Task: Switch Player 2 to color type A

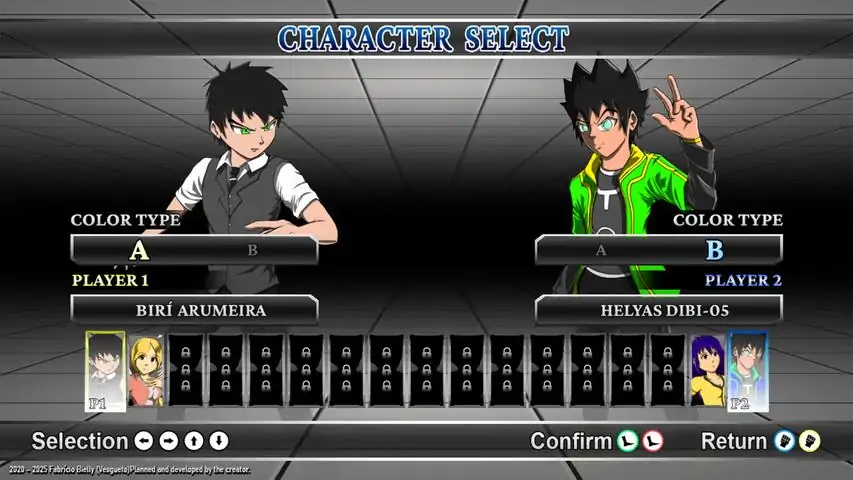Action: [x=601, y=250]
